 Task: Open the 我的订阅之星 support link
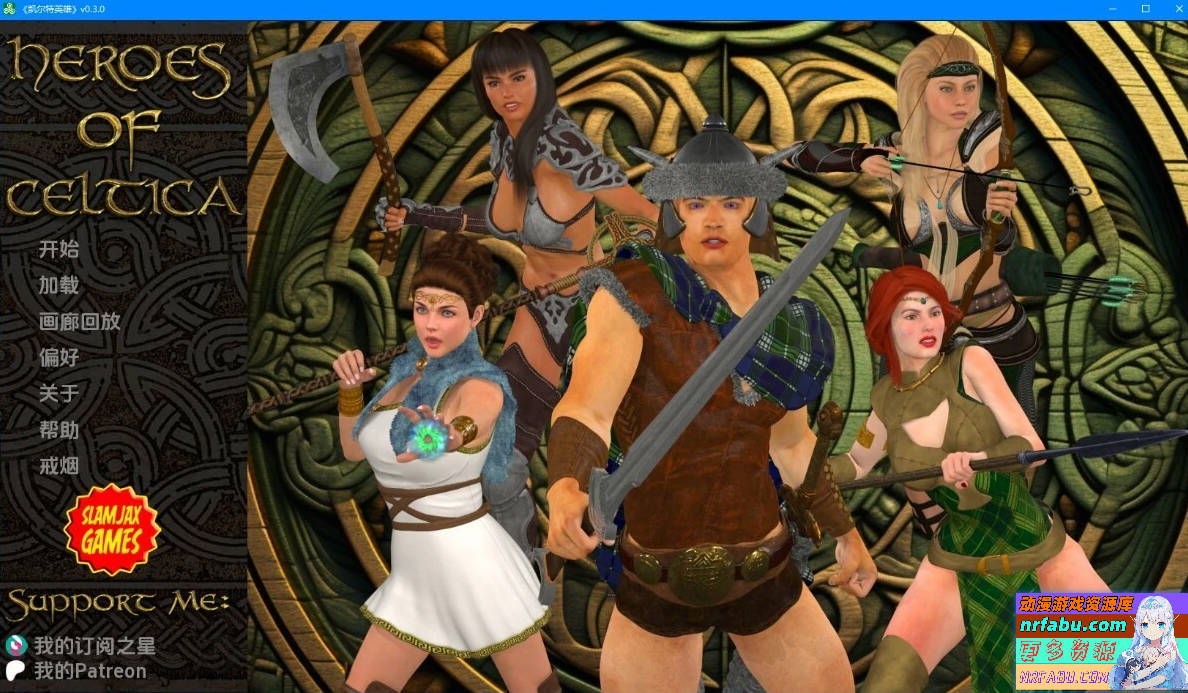[94, 646]
